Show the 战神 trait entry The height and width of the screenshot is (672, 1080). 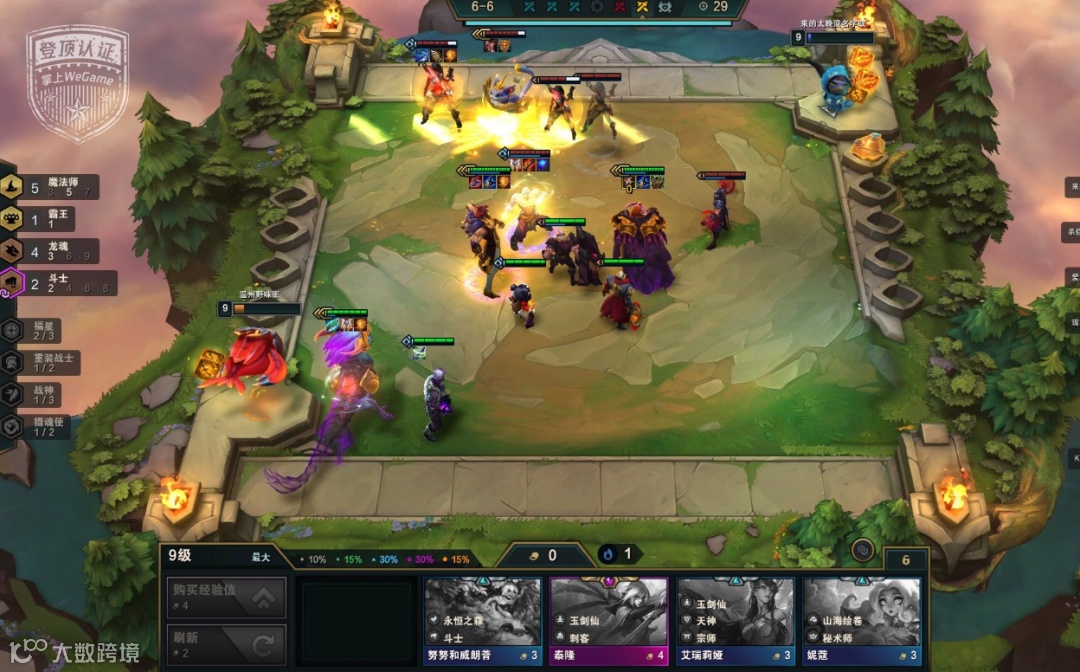tap(38, 394)
